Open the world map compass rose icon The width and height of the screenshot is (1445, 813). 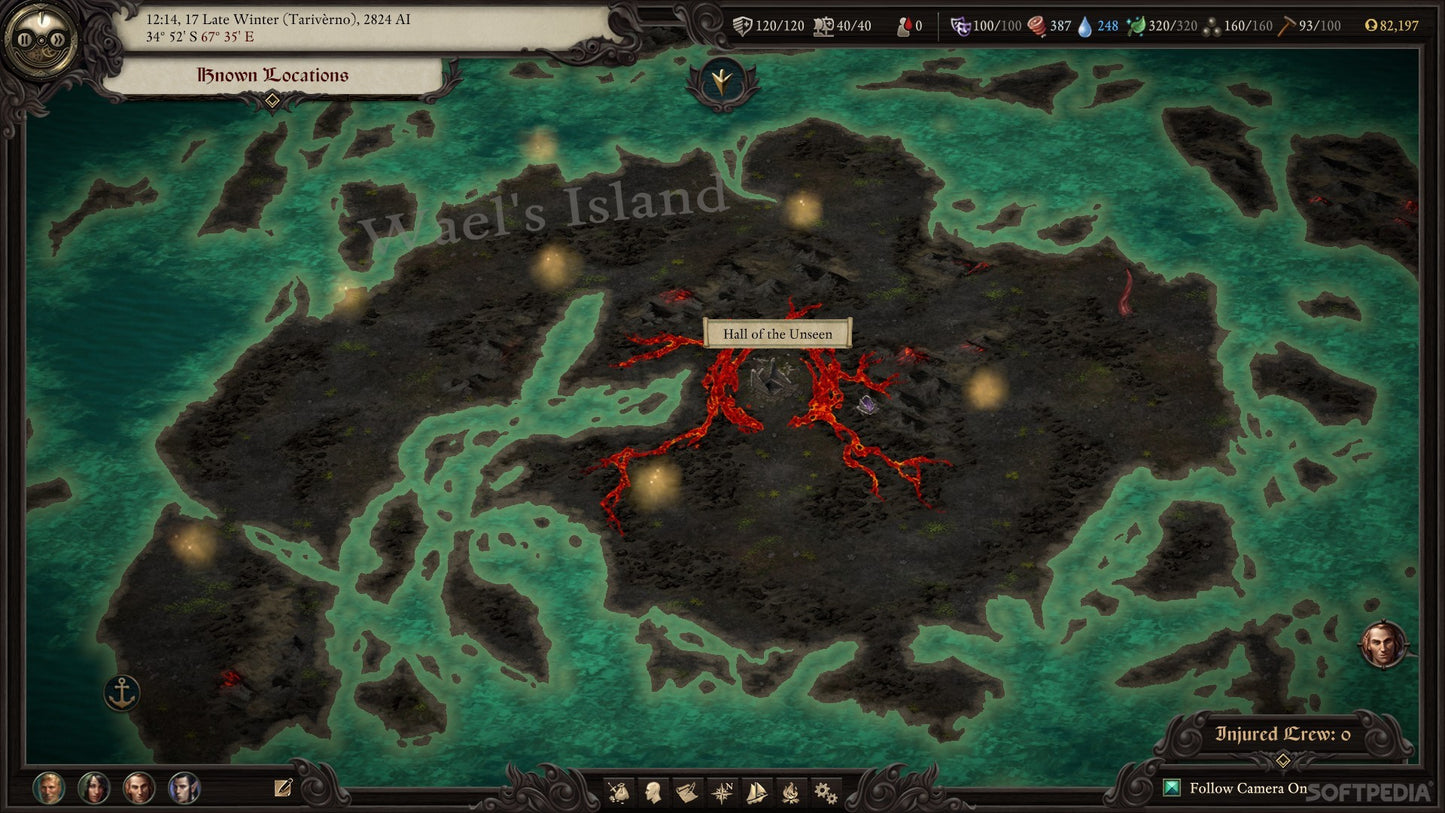[722, 793]
